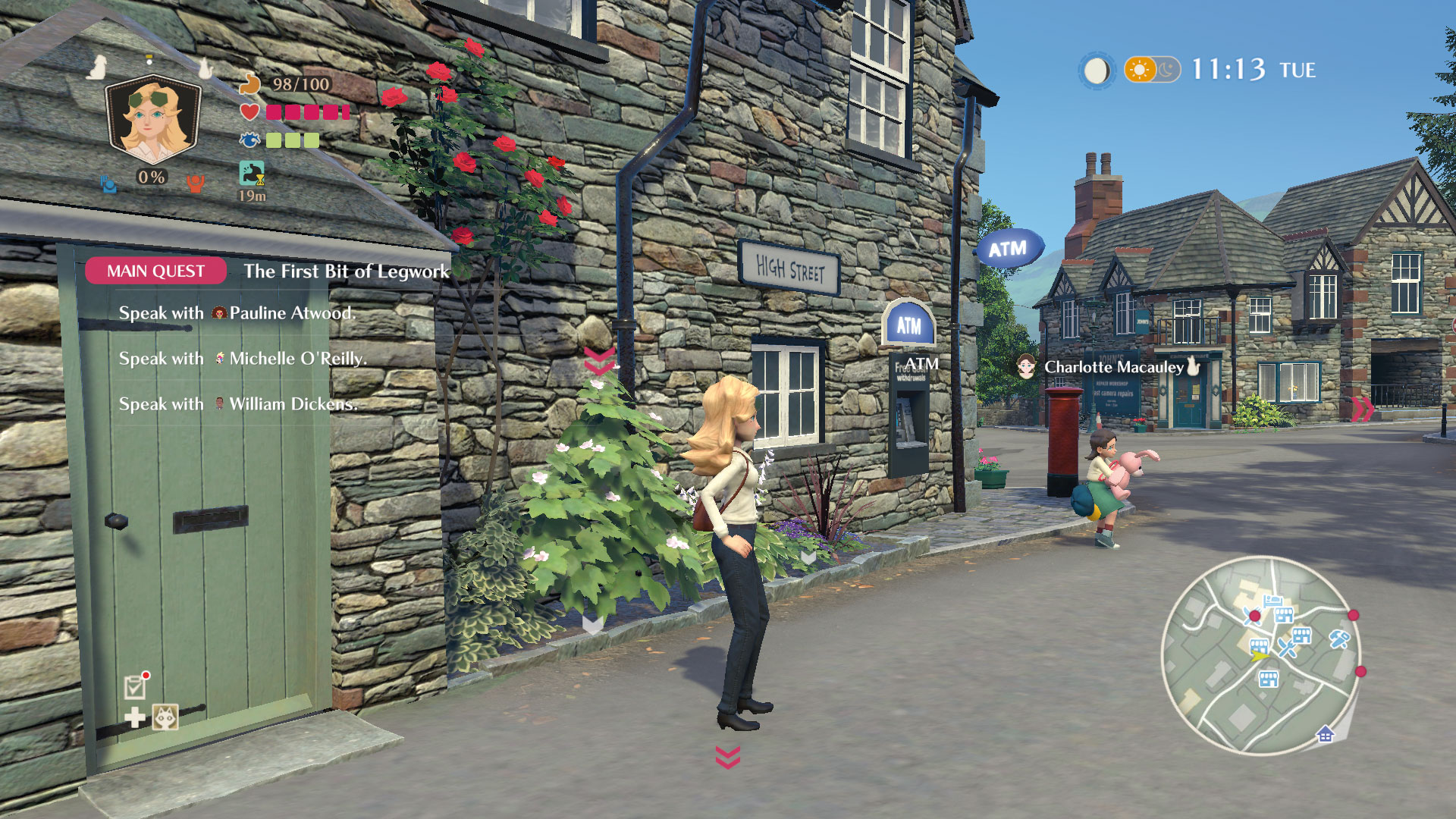This screenshot has height=819, width=1456.
Task: Click the bed lodging marker on minimap
Action: pyautogui.click(x=1272, y=601)
